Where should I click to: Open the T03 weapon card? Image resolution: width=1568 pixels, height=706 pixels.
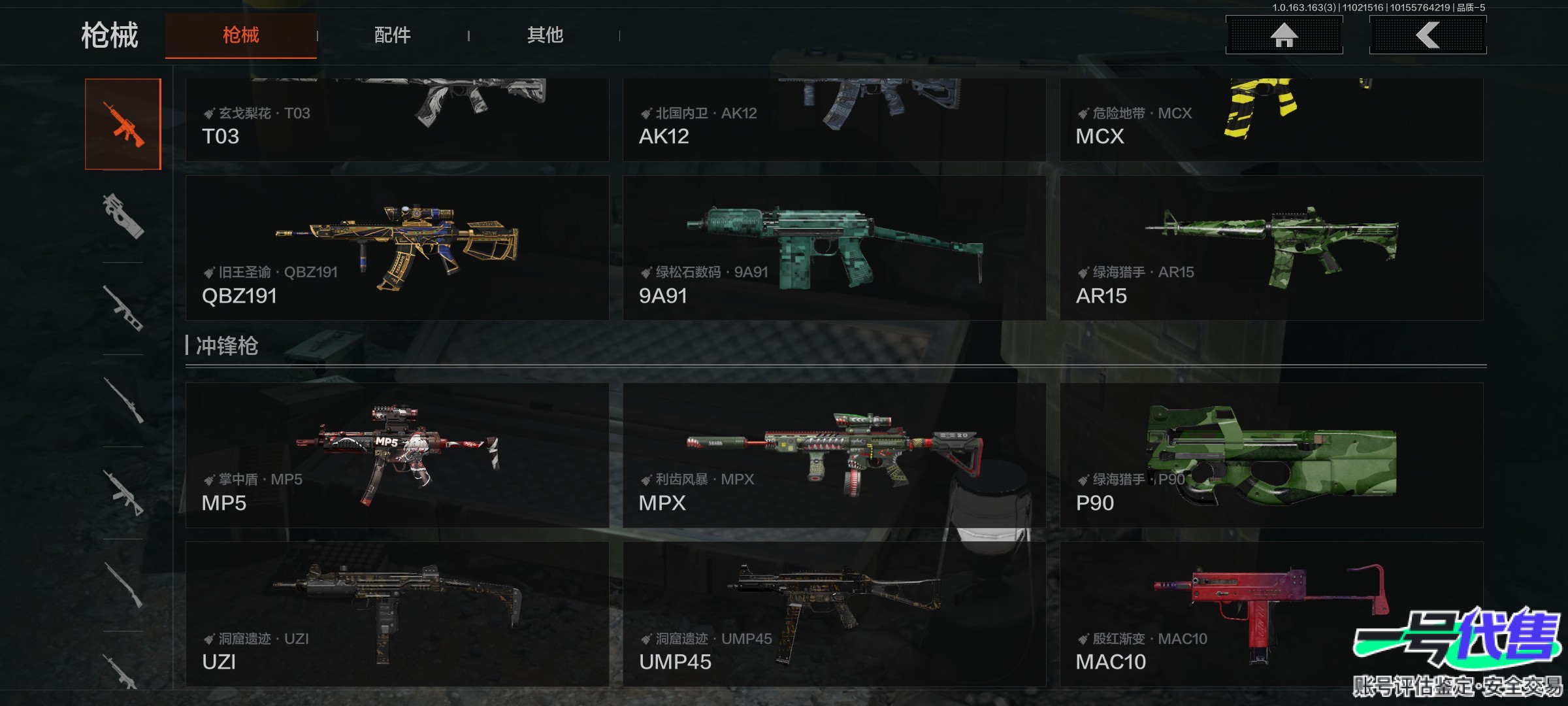tap(397, 120)
